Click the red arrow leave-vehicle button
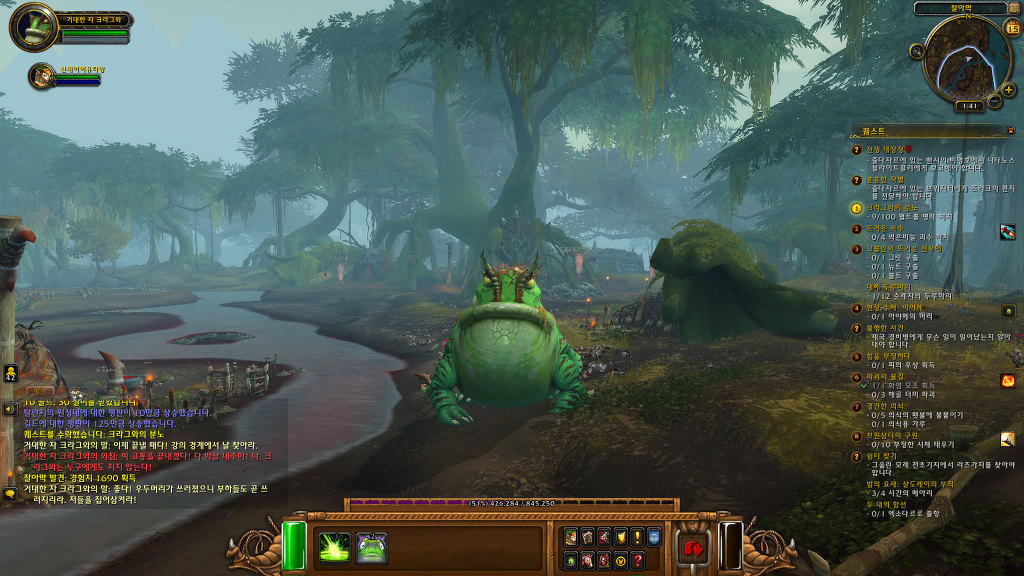Screen dimensions: 1024x576 [x=692, y=548]
